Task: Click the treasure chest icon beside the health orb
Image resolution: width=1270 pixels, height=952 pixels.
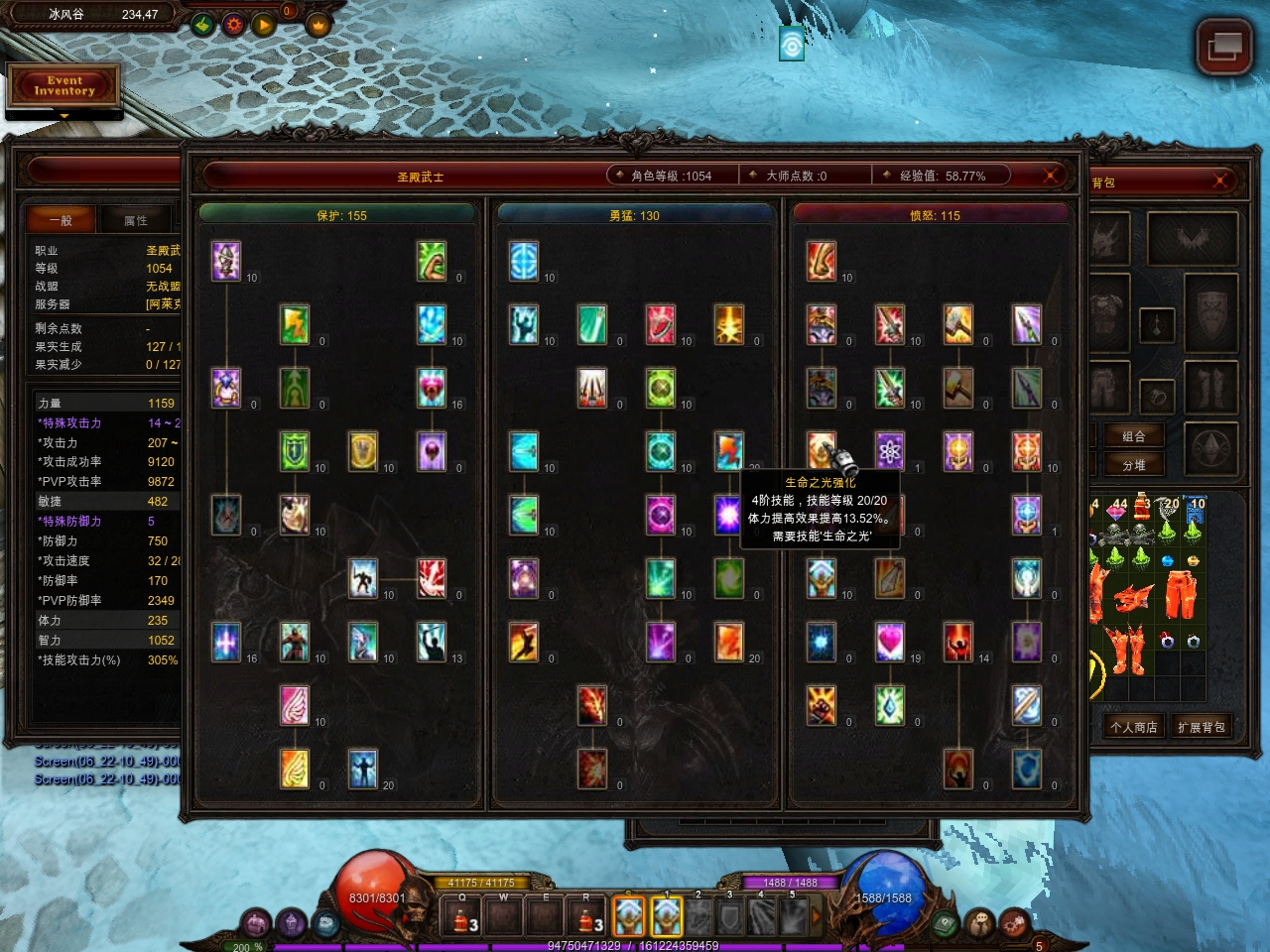Action: coord(326,923)
